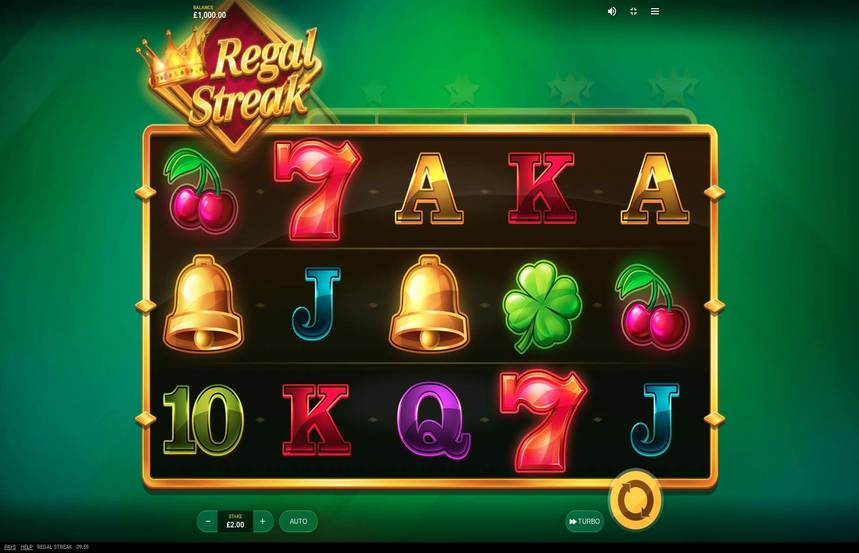Toggle fullscreen mode

tap(634, 11)
